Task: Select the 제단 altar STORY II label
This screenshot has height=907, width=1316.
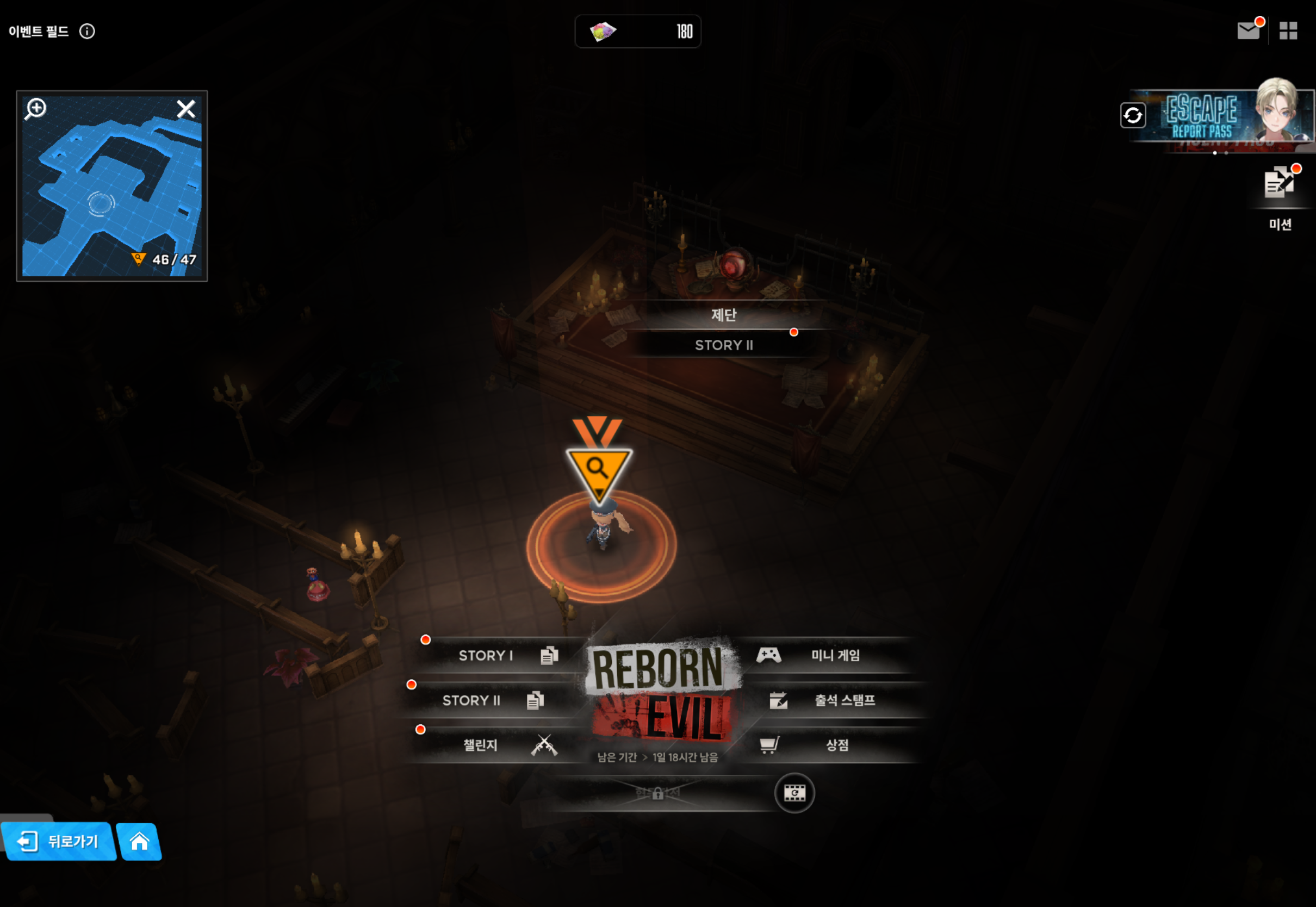Action: (x=723, y=344)
